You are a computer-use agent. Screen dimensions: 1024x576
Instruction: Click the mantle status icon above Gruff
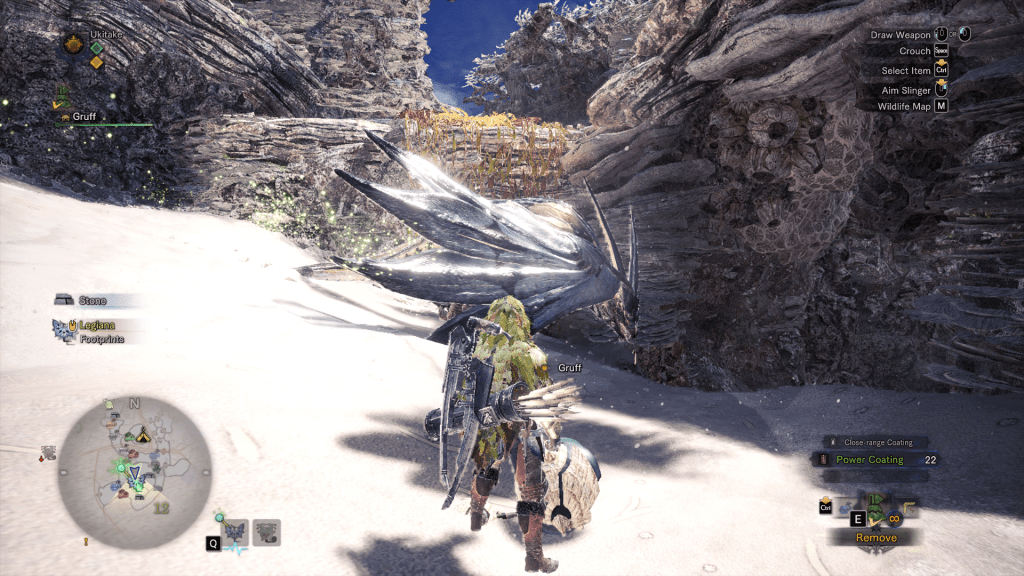pos(64,98)
